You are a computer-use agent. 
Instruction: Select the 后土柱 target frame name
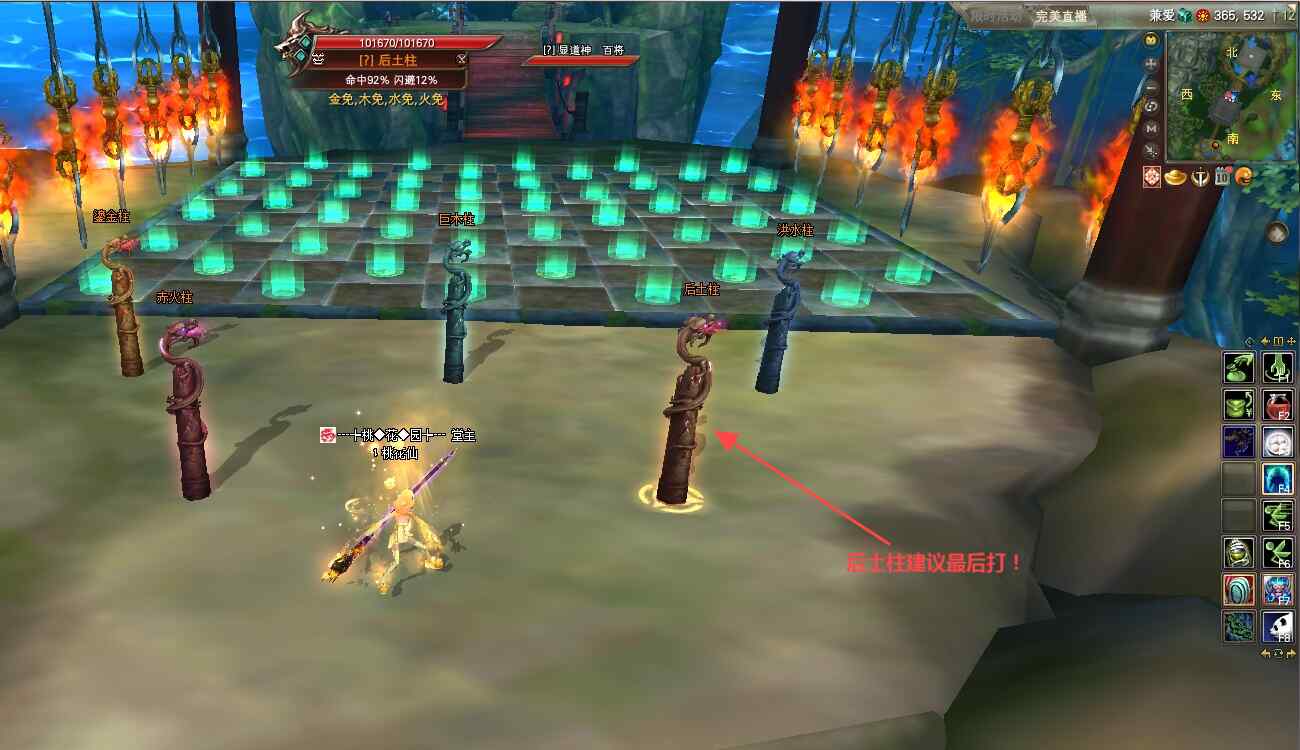(x=388, y=60)
